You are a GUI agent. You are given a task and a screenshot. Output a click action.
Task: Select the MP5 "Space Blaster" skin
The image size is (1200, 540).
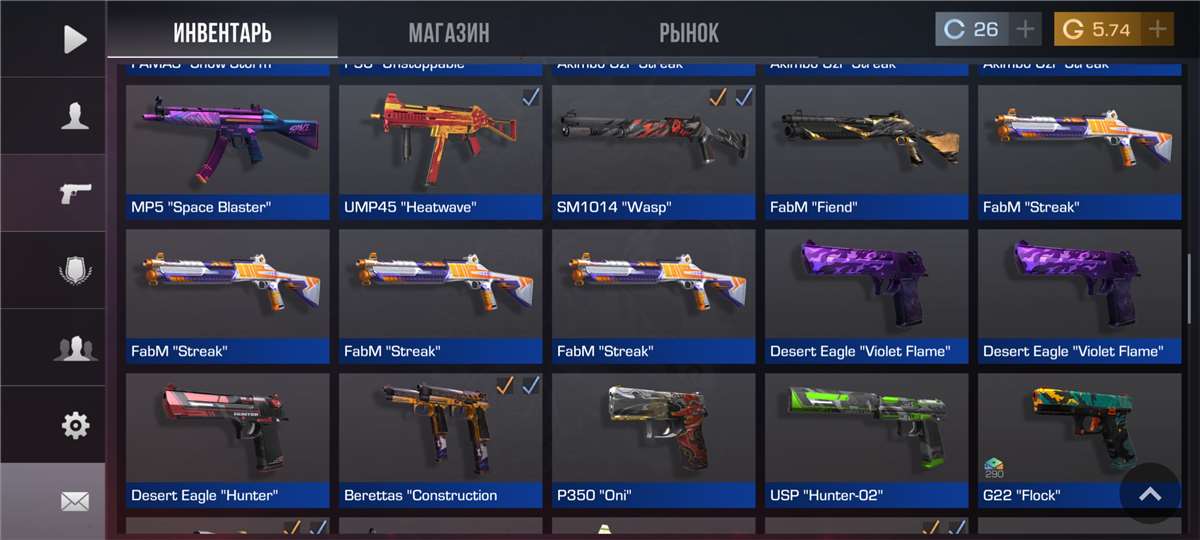(x=228, y=151)
